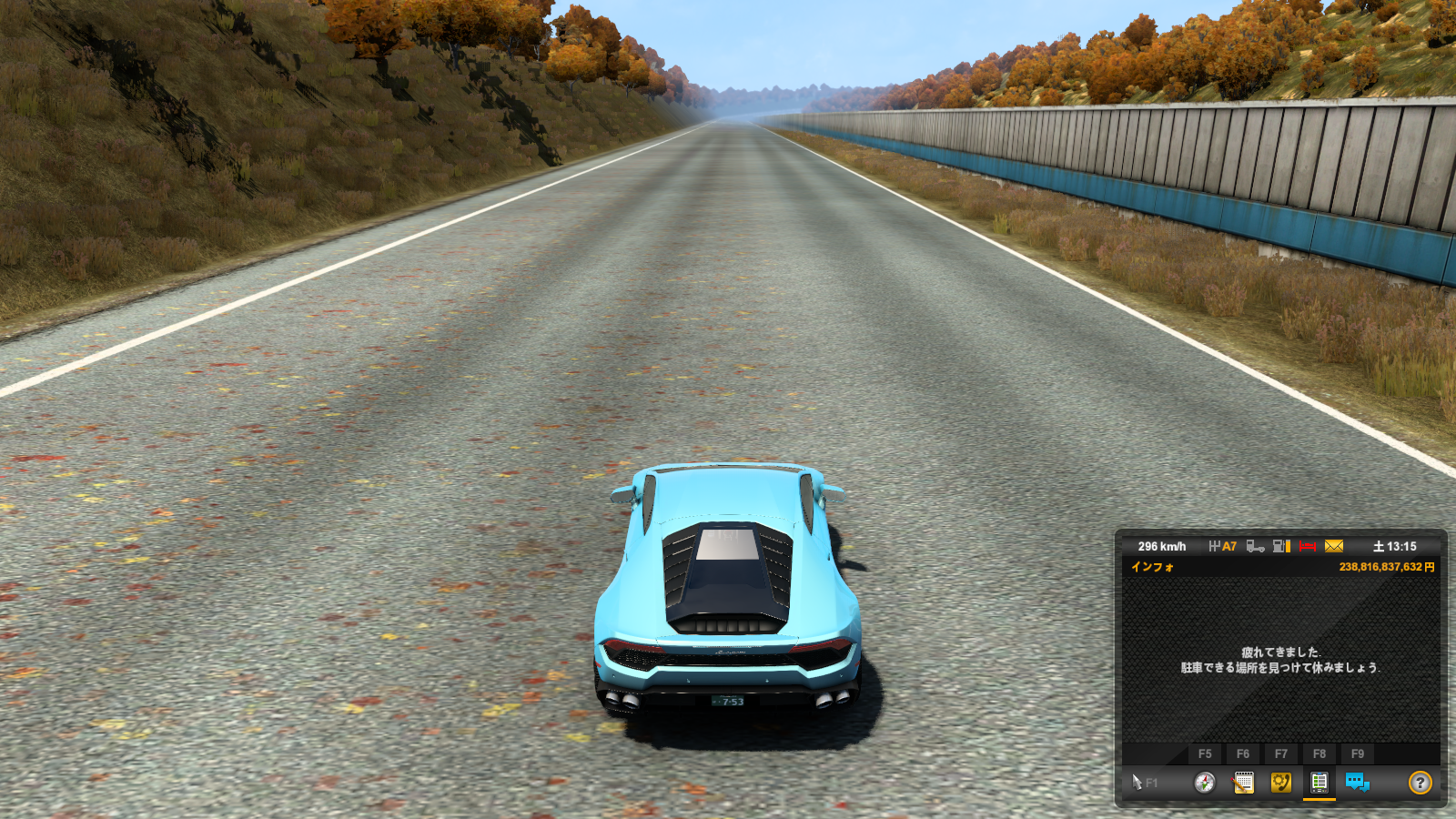The height and width of the screenshot is (819, 1456).
Task: Click the yellow question mark help icon
Action: pos(1420,783)
